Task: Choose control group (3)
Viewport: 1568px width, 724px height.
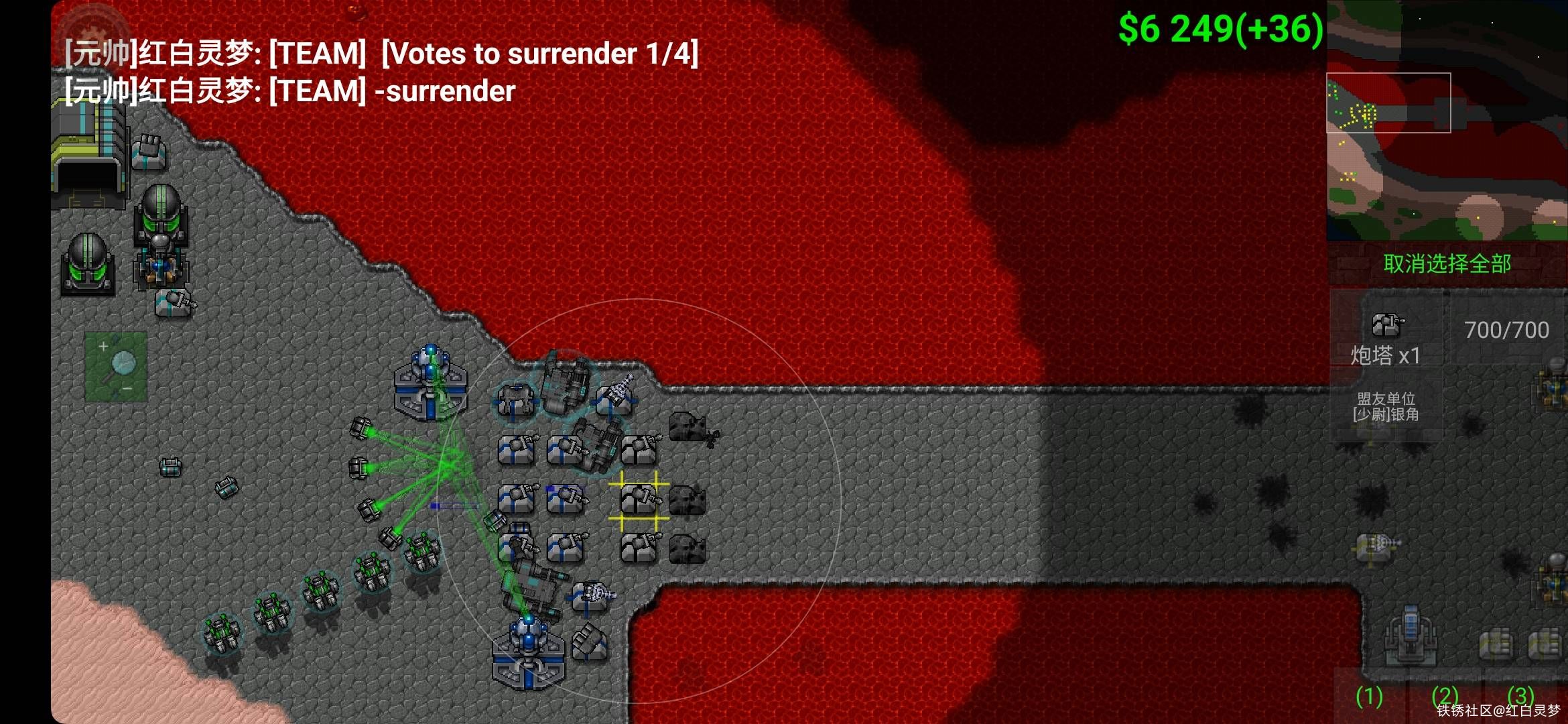Action: tap(1521, 697)
